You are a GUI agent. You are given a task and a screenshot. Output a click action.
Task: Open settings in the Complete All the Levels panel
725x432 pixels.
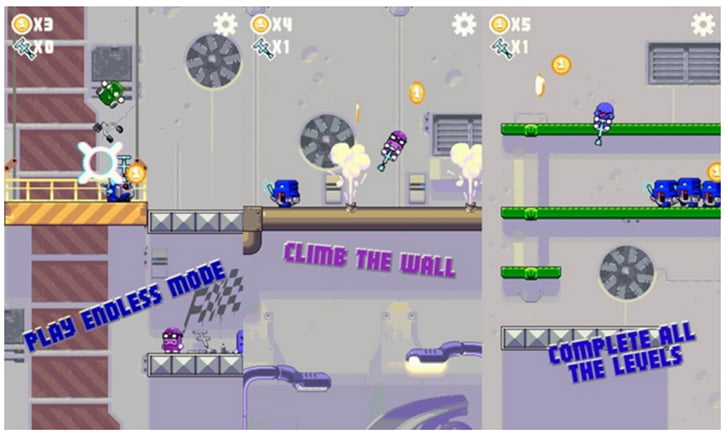point(703,24)
